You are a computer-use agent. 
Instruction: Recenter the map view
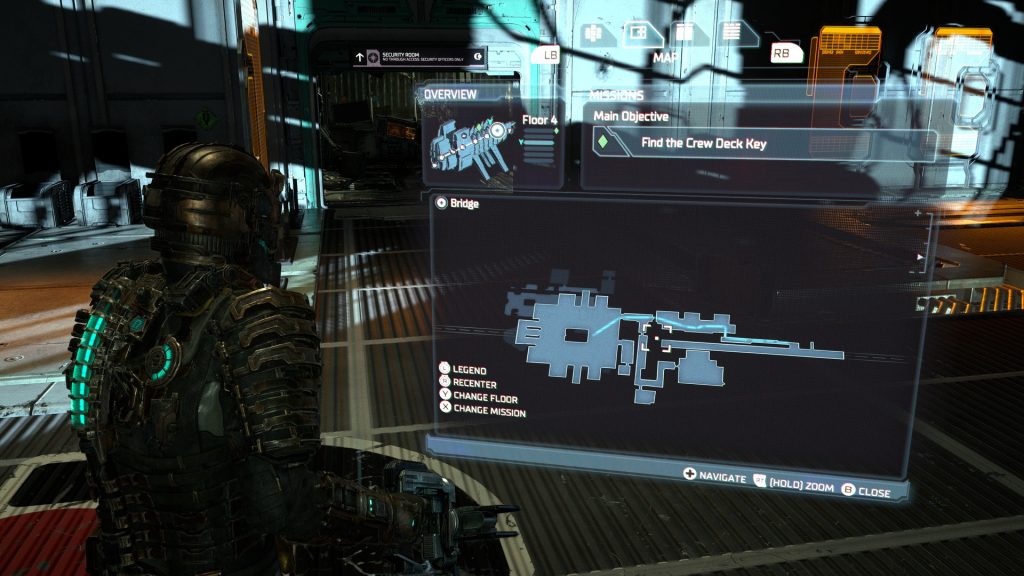point(473,384)
